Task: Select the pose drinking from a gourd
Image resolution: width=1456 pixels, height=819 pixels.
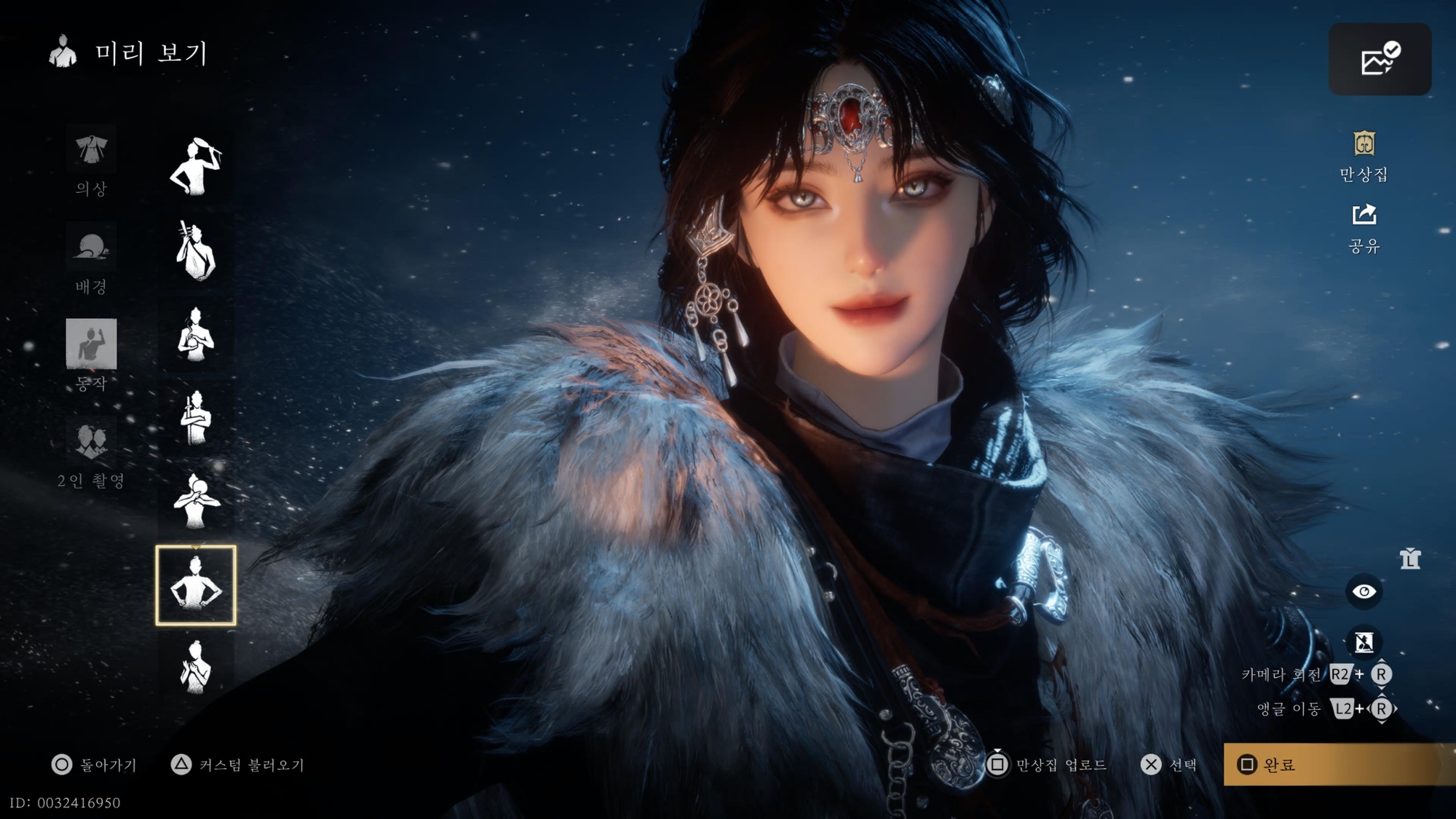Action: (x=196, y=501)
